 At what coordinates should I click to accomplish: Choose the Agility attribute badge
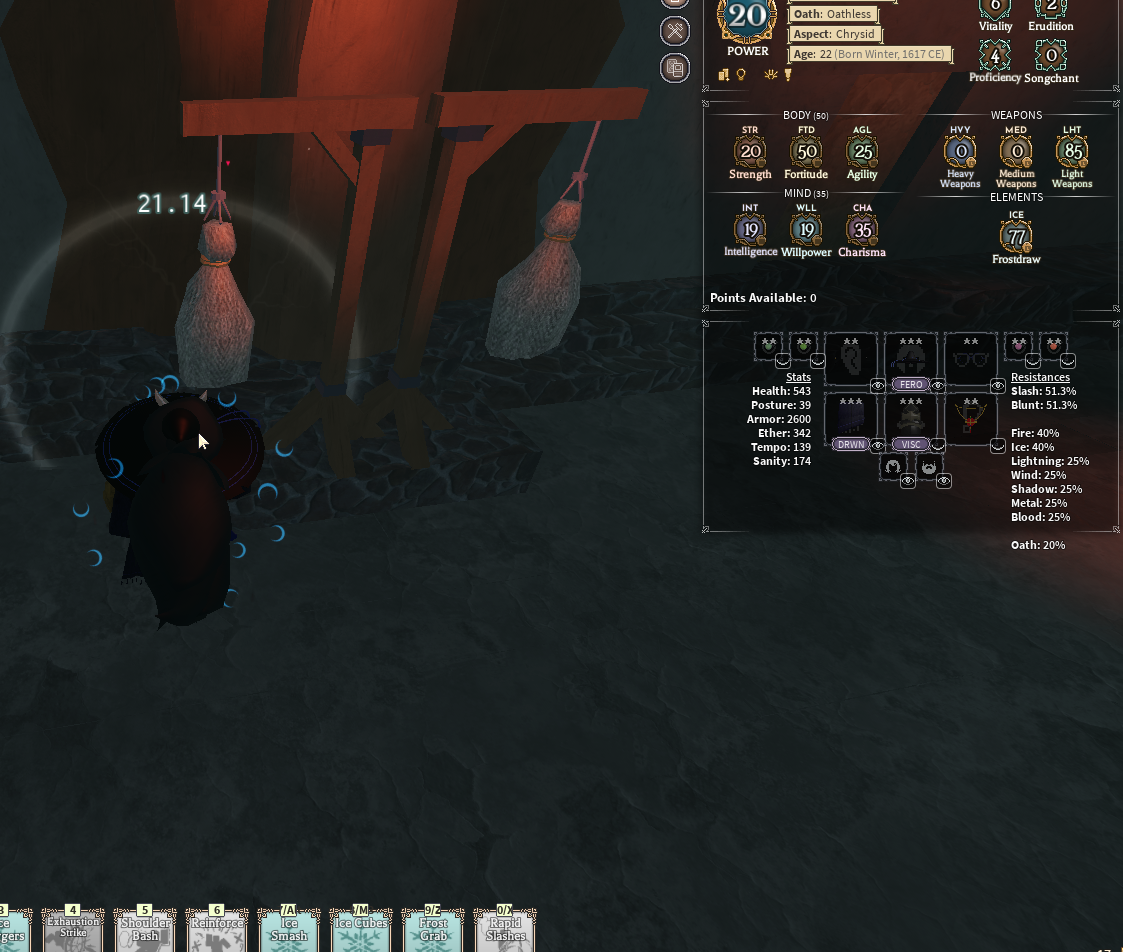pos(862,152)
